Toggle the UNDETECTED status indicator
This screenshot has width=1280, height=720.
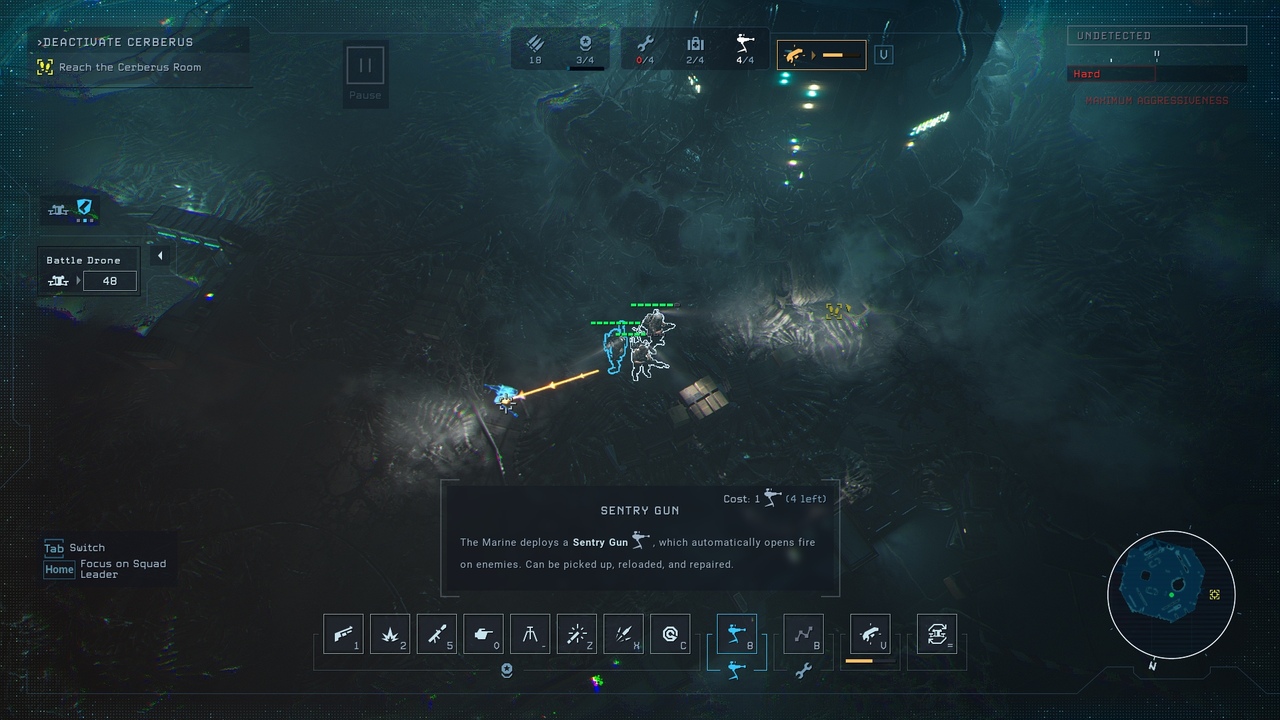(1156, 35)
